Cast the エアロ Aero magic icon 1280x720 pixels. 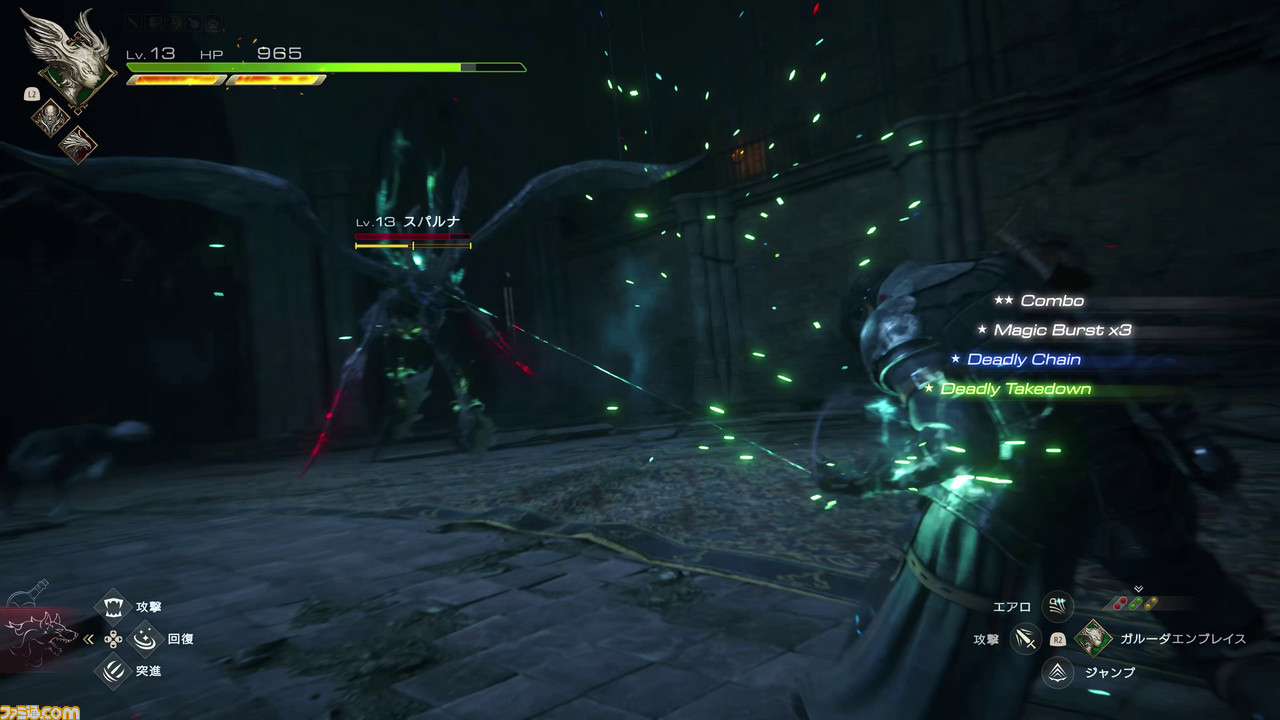pyautogui.click(x=1058, y=605)
